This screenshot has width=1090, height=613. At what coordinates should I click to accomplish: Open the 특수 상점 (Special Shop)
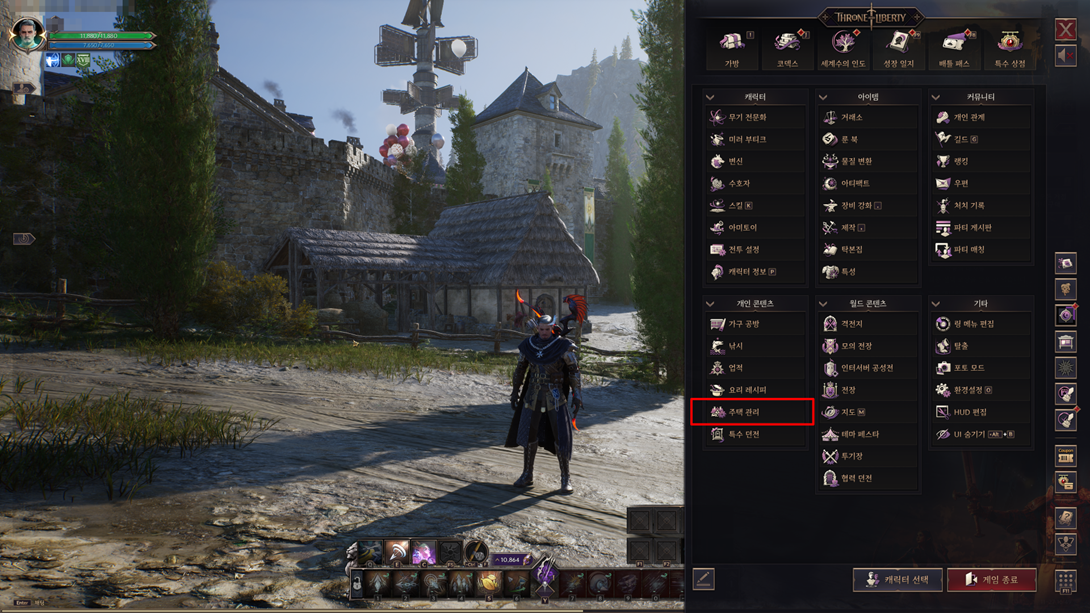pos(1009,46)
